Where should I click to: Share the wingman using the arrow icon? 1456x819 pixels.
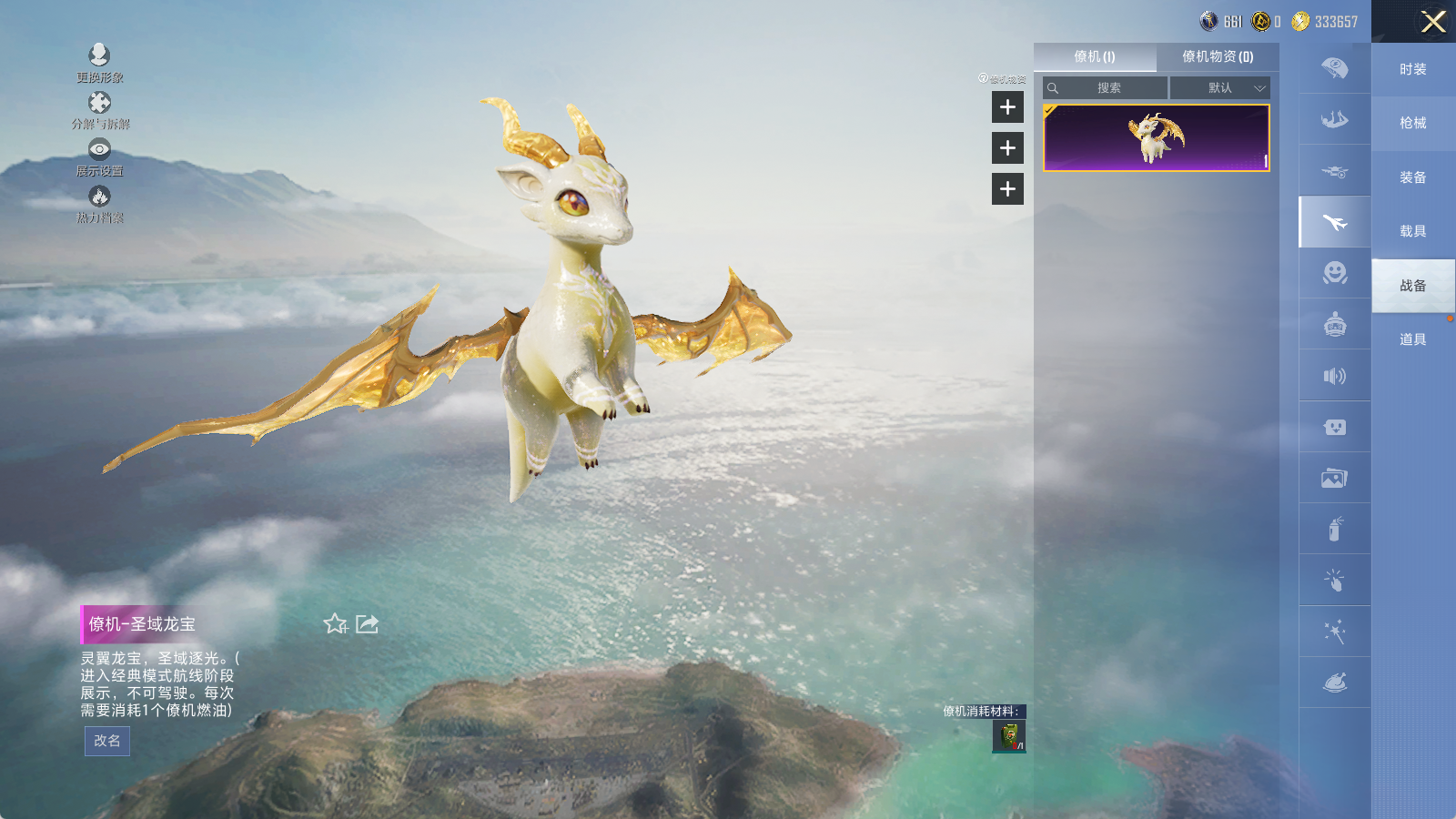click(x=368, y=624)
